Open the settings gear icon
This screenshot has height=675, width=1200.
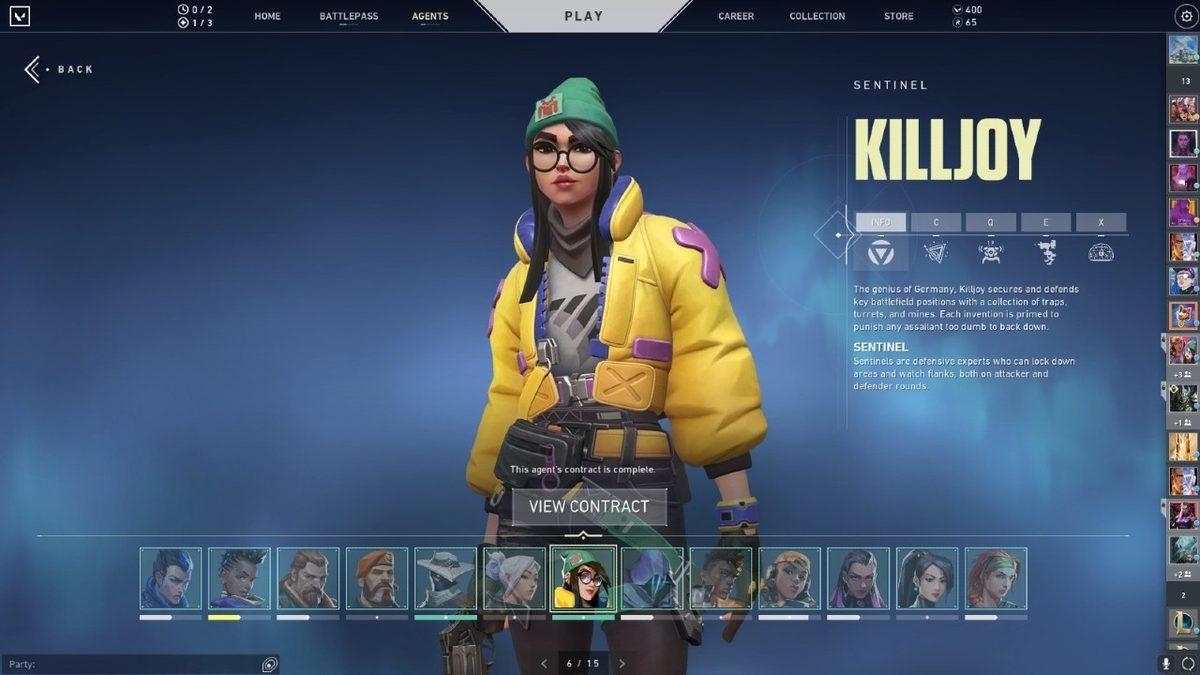pyautogui.click(x=1187, y=16)
